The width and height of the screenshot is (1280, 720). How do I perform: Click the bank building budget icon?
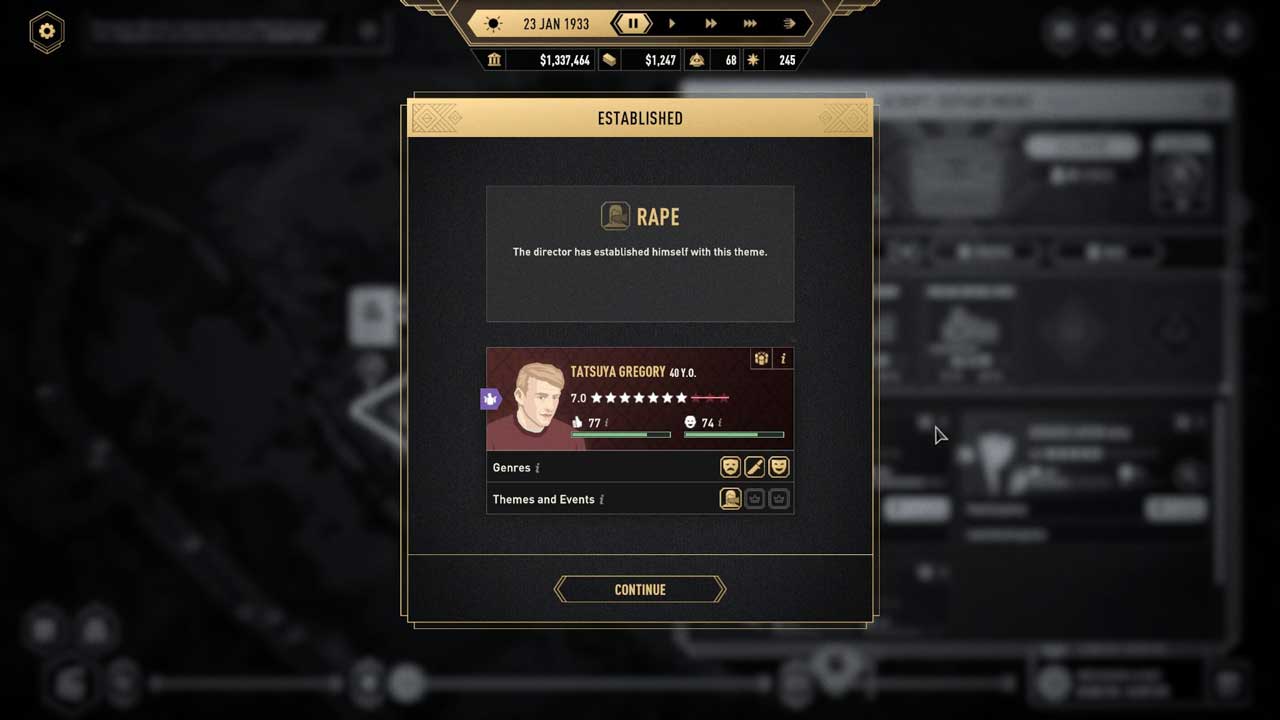pyautogui.click(x=494, y=60)
